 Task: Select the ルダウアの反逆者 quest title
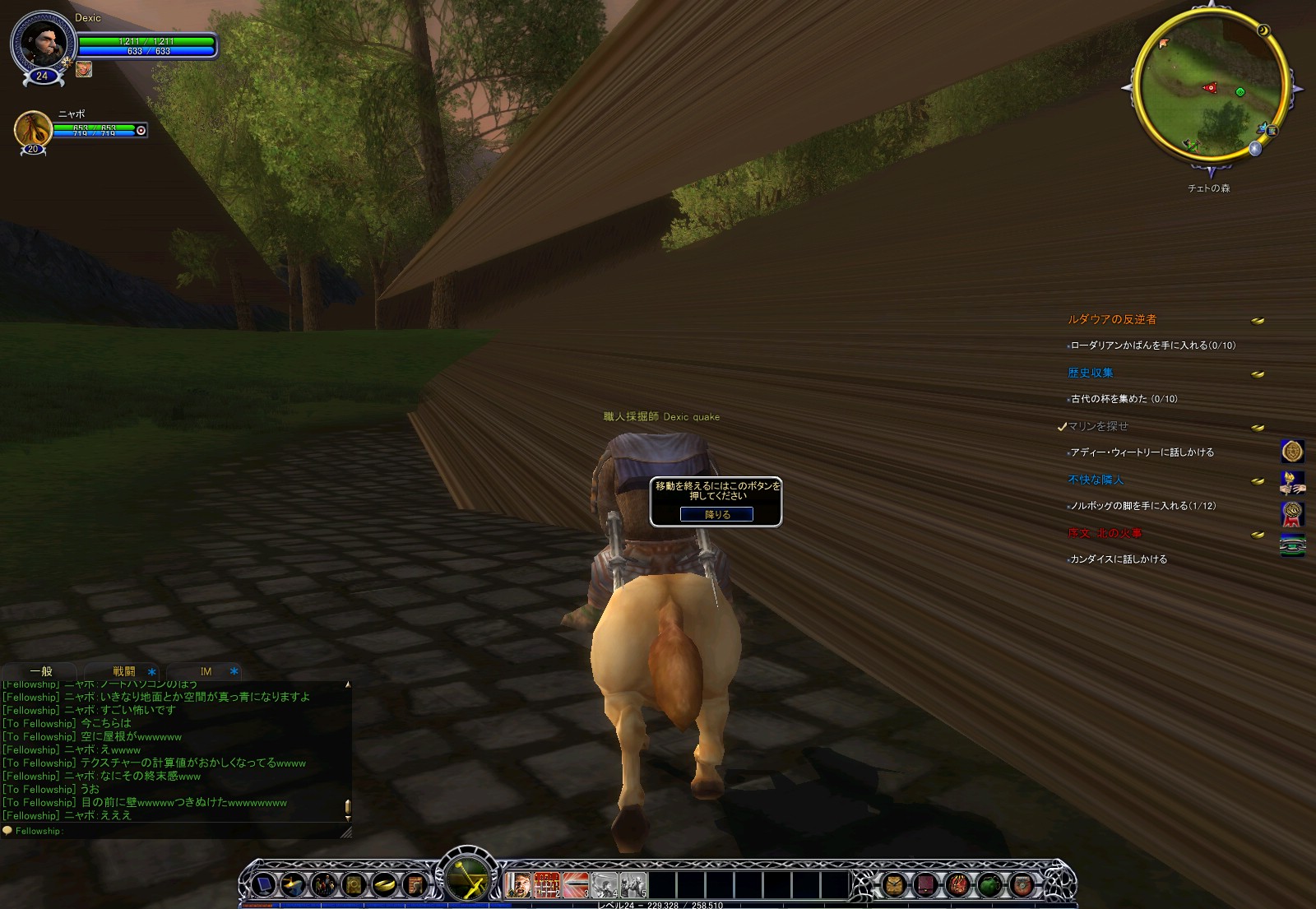[x=1112, y=319]
